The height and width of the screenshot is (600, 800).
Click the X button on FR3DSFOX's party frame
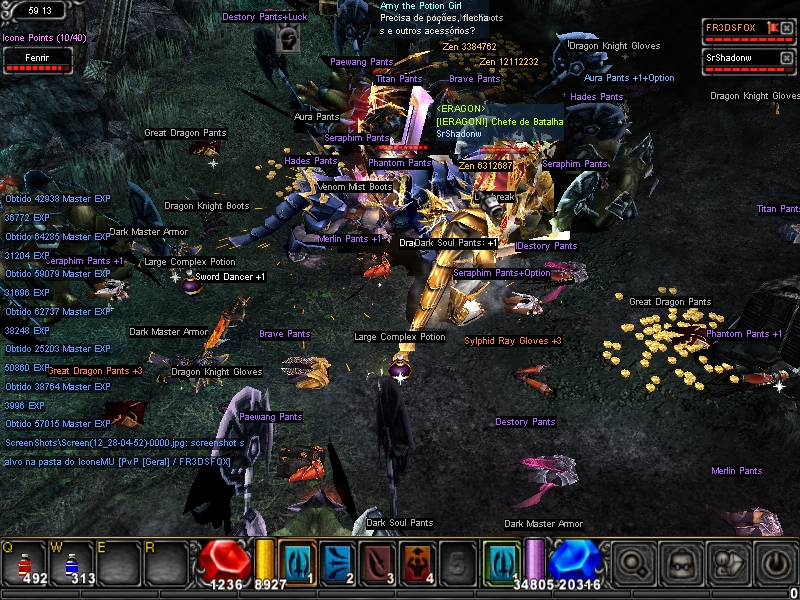[x=786, y=26]
